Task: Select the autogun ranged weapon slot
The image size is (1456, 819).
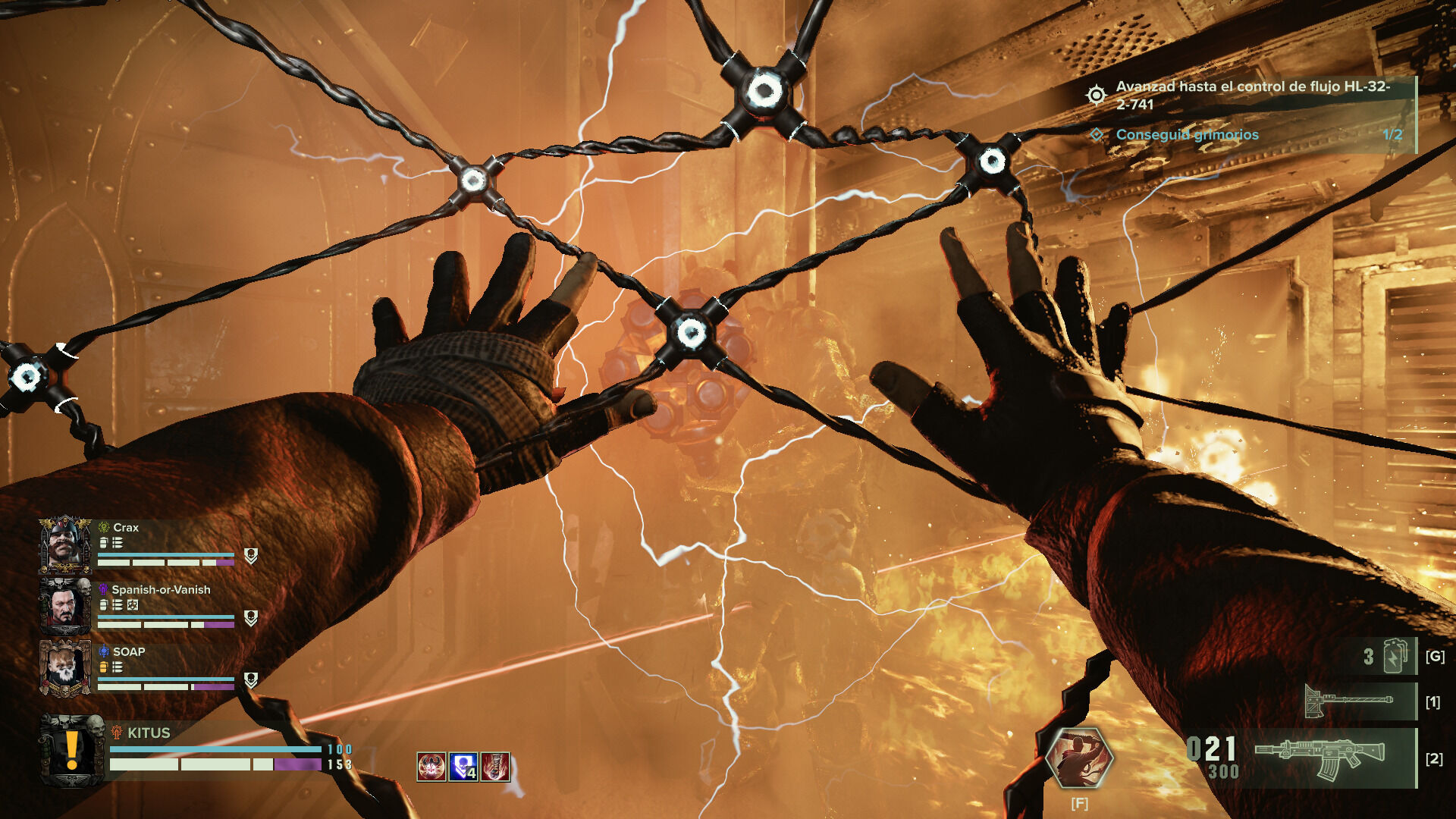Action: point(1319,758)
